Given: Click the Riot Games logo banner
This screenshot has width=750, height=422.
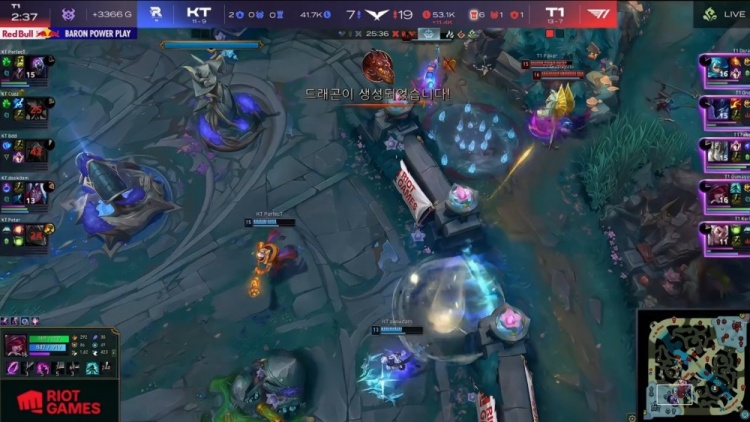Looking at the screenshot, I should 58,402.
